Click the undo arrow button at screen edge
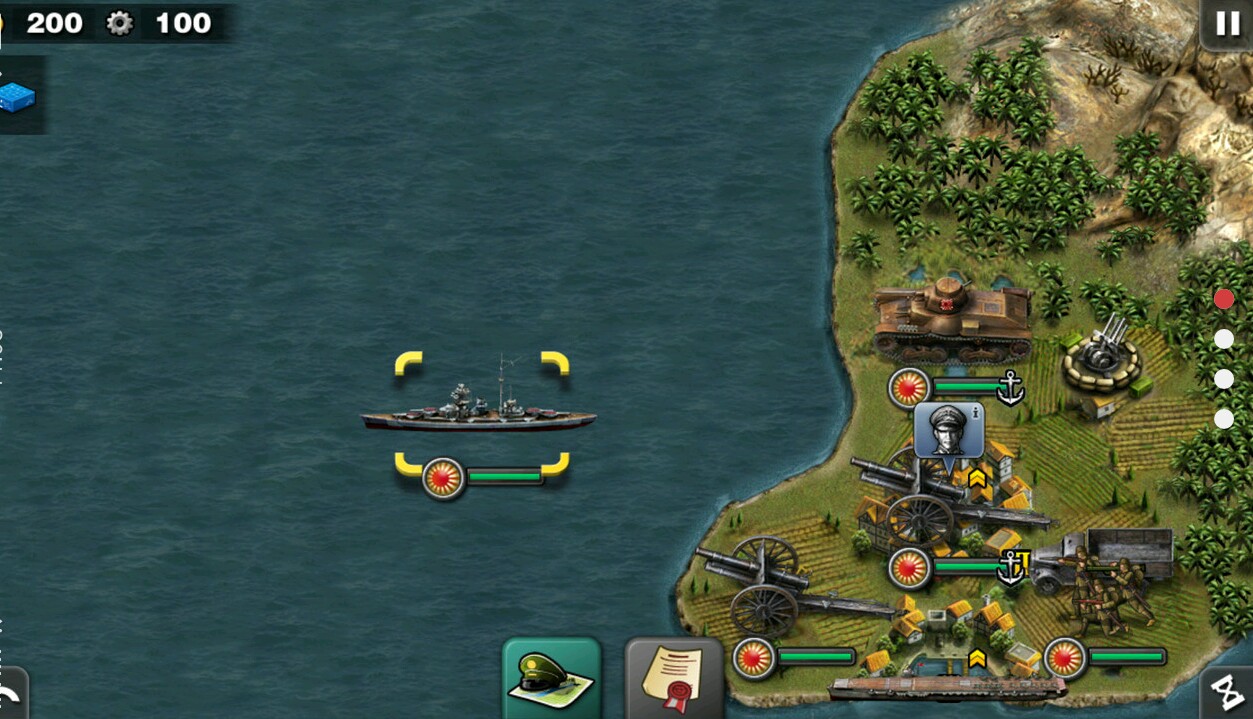 point(10,696)
